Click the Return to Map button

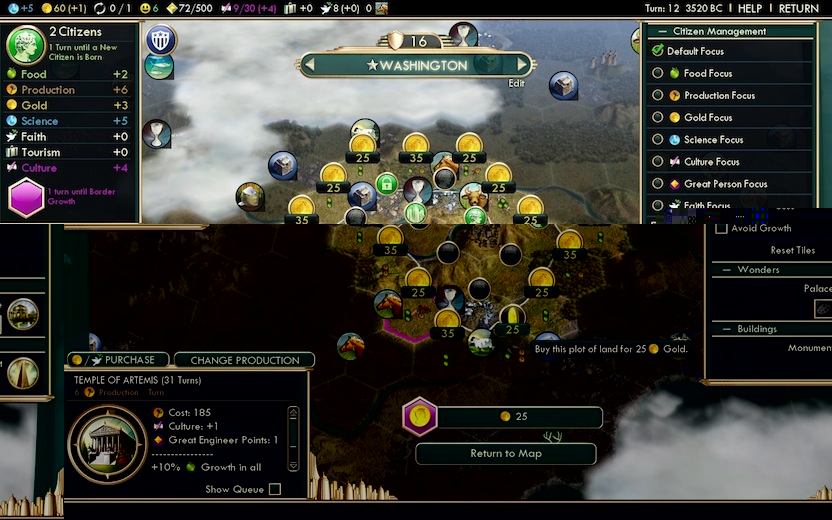506,453
